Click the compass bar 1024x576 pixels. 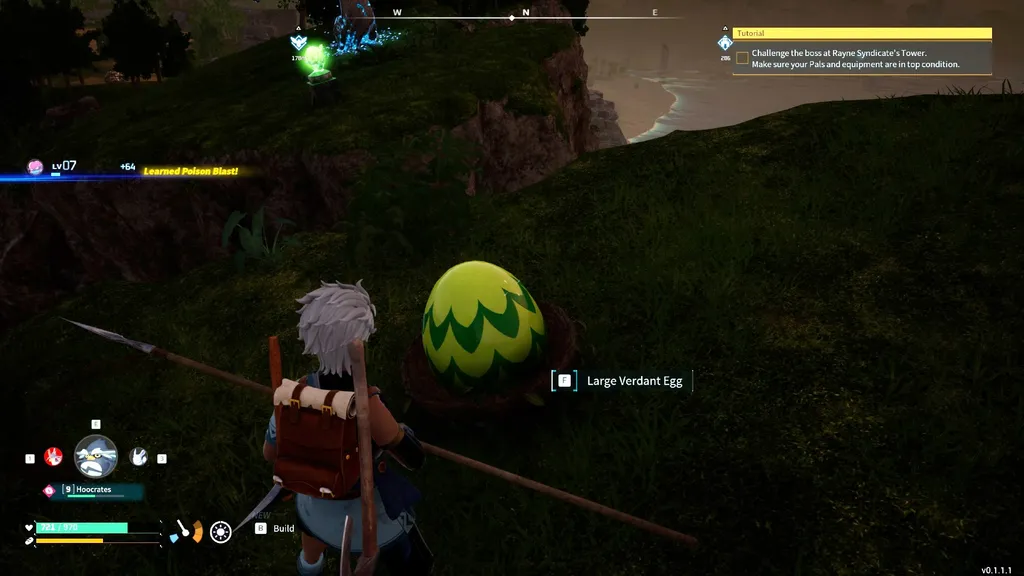pyautogui.click(x=512, y=14)
